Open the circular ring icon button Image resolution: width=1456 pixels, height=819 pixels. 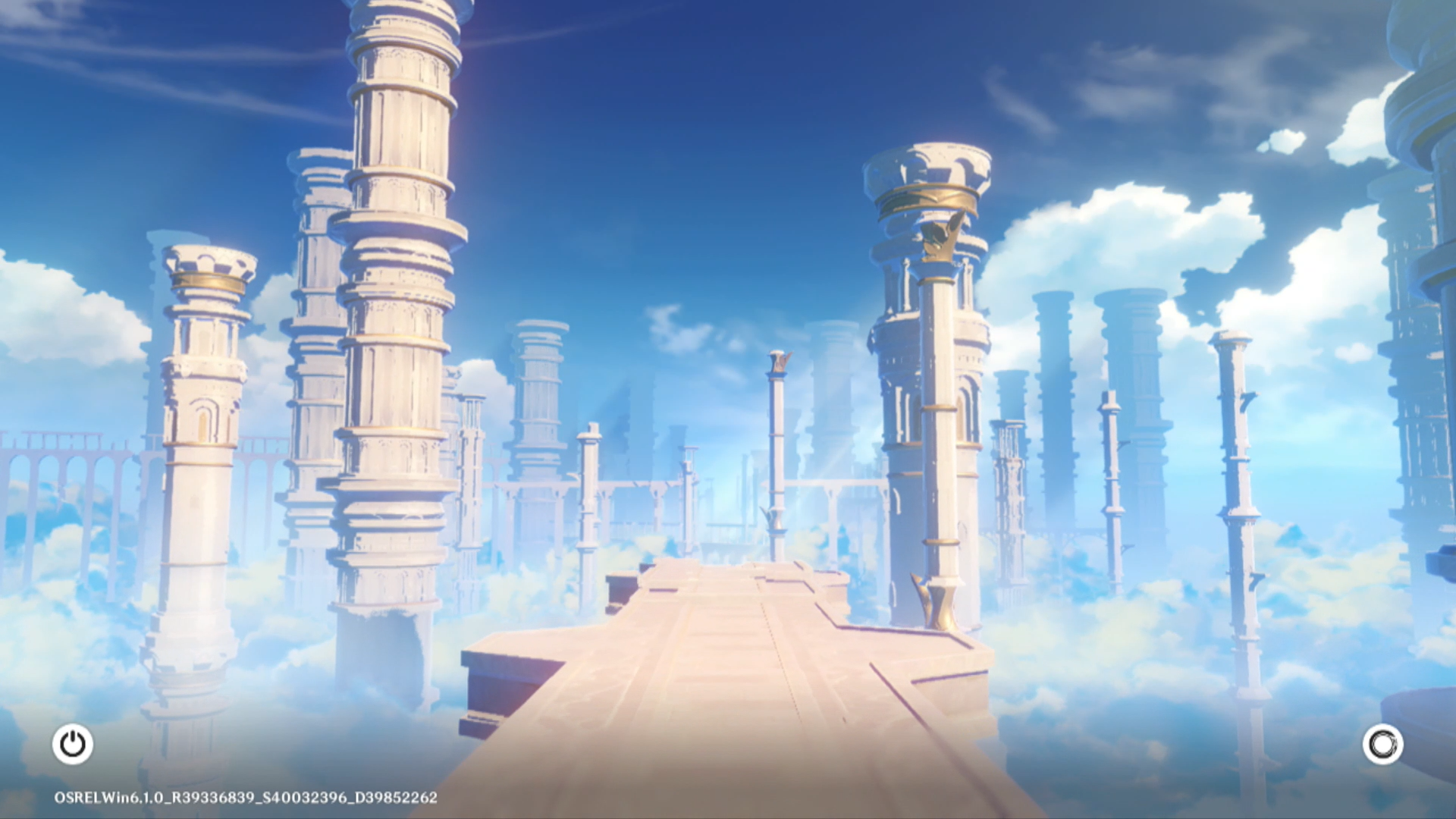click(1382, 745)
